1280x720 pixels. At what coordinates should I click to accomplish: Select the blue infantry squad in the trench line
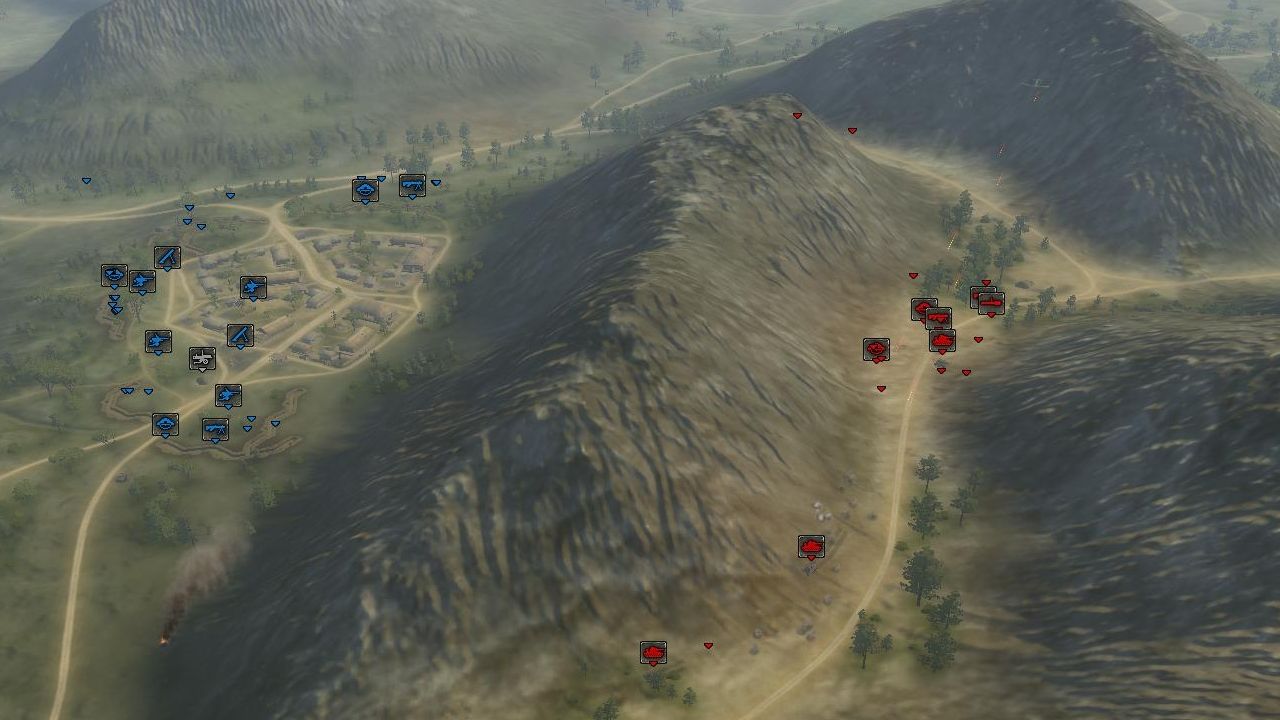click(227, 396)
